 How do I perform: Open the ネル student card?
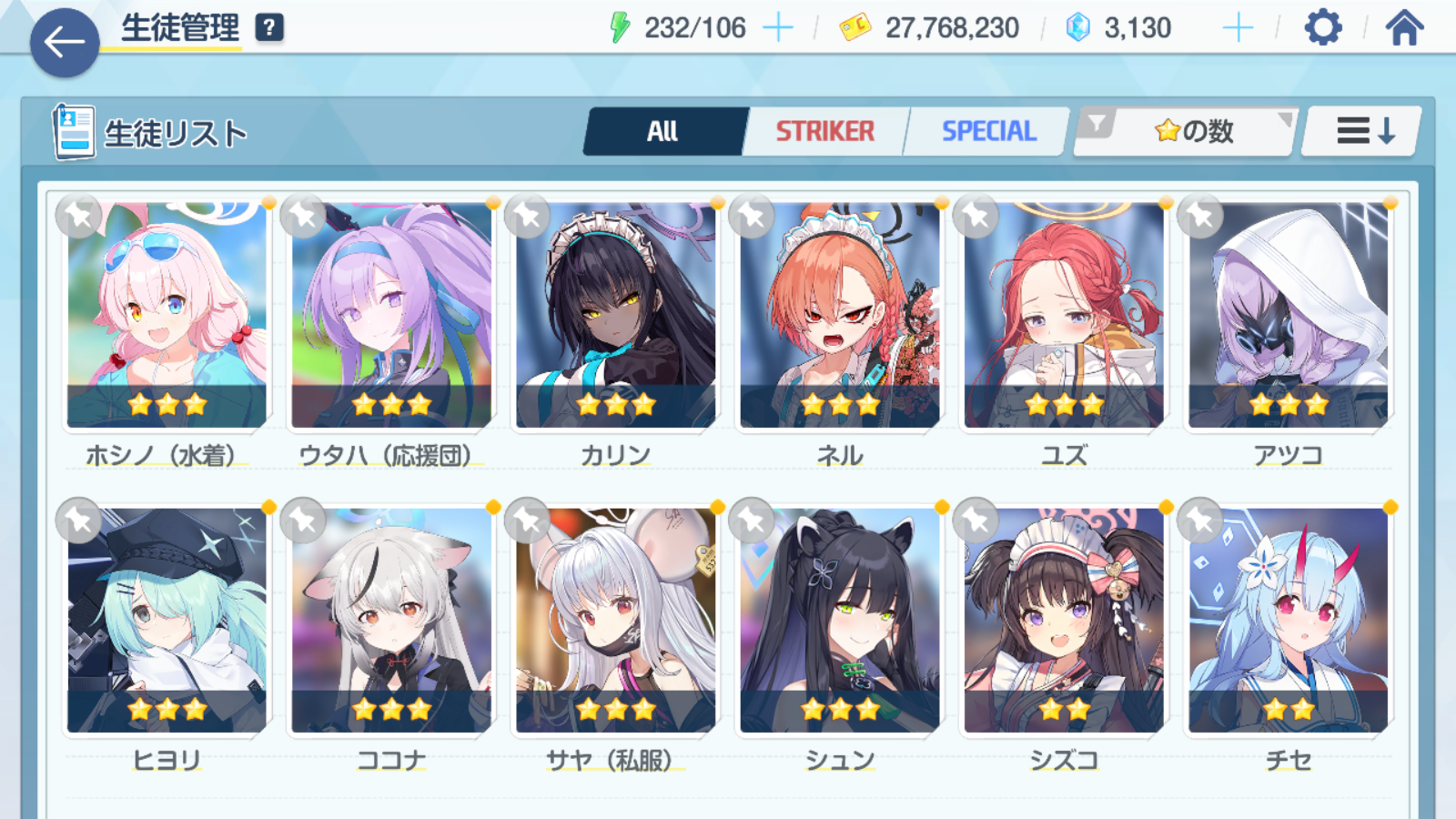840,315
